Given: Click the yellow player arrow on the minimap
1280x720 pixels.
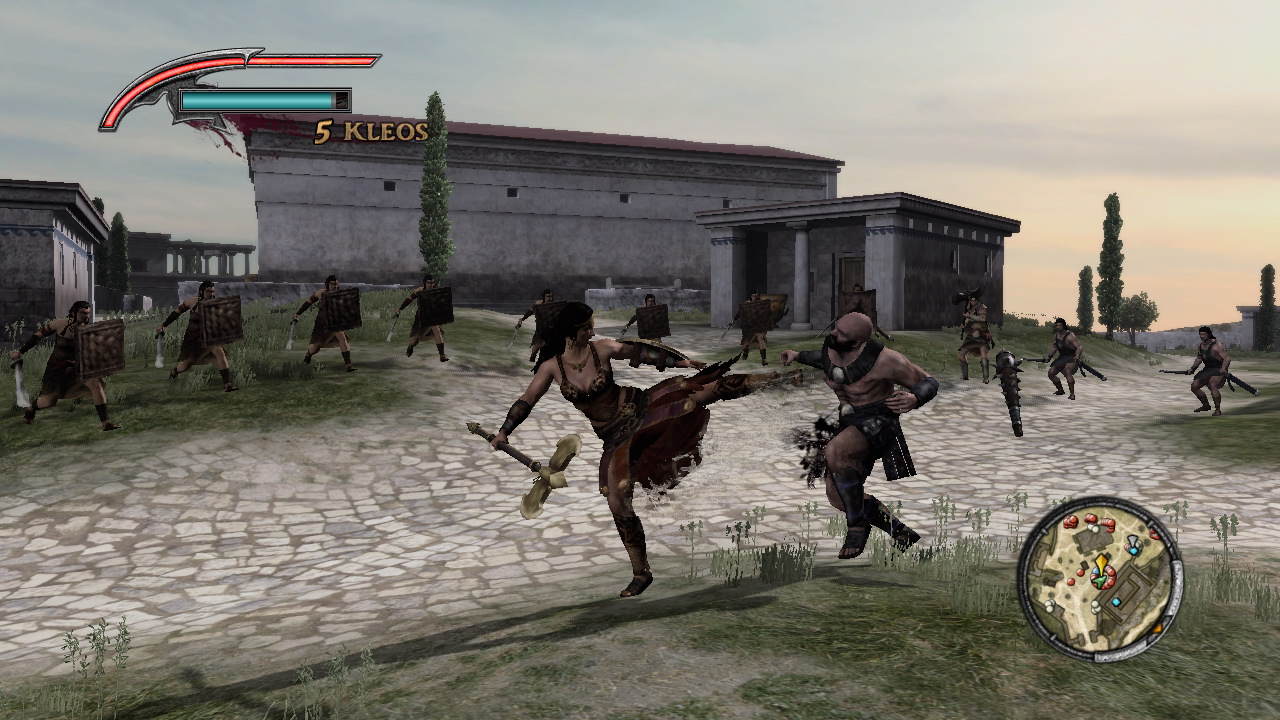Looking at the screenshot, I should [1102, 563].
